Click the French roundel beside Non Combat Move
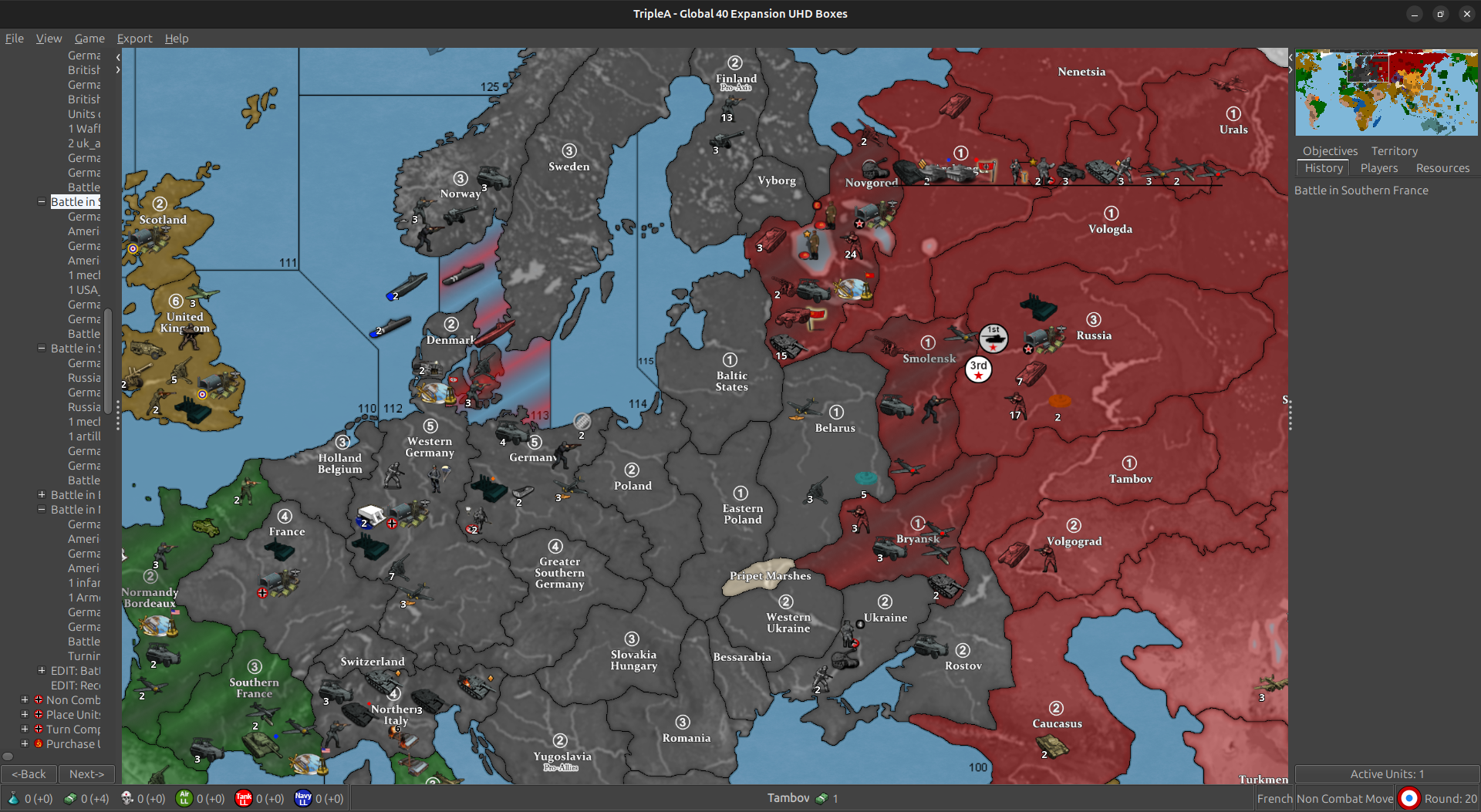The height and width of the screenshot is (812, 1481). pyautogui.click(x=1408, y=798)
